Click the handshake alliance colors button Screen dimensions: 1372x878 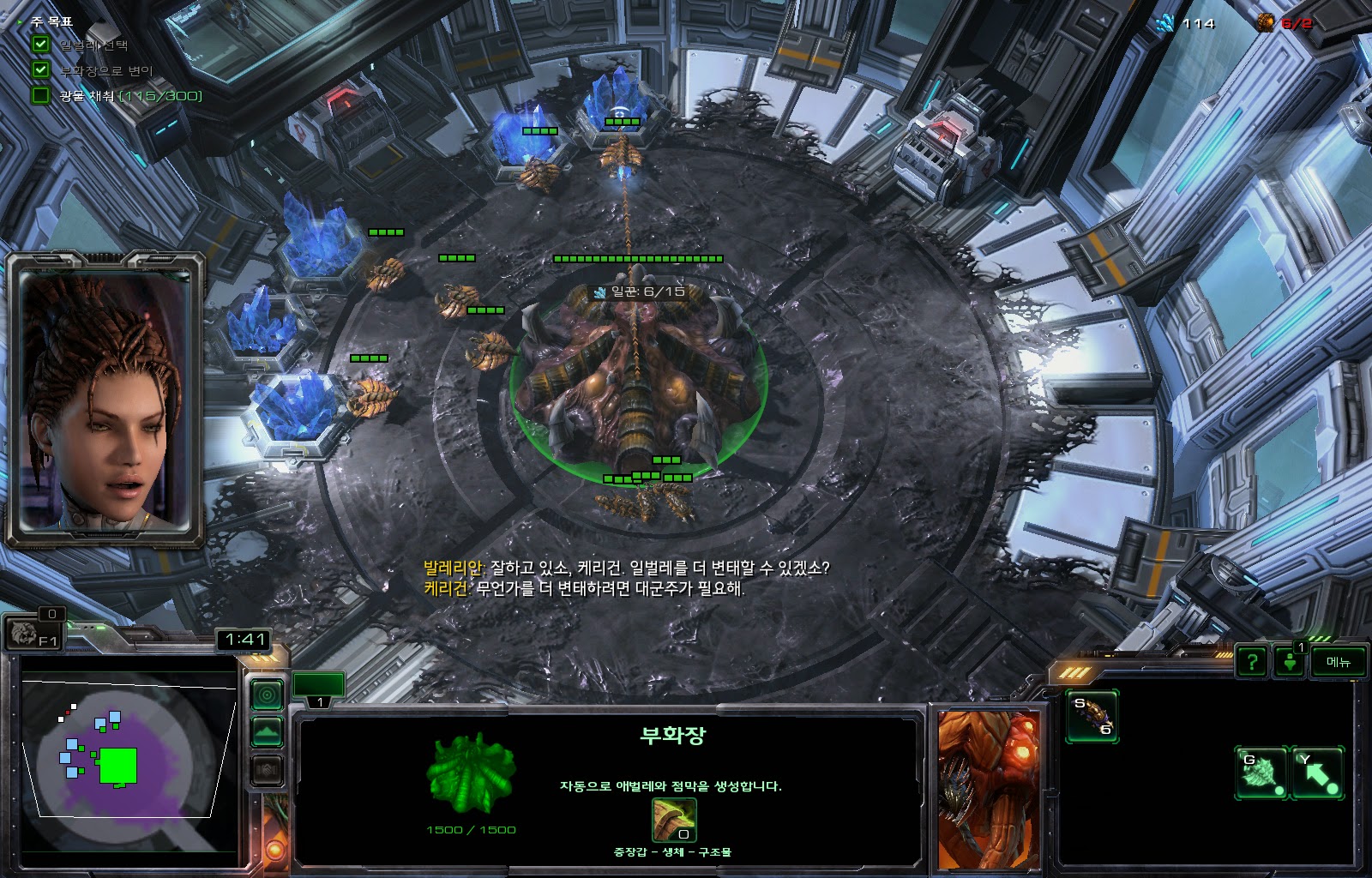(x=267, y=771)
